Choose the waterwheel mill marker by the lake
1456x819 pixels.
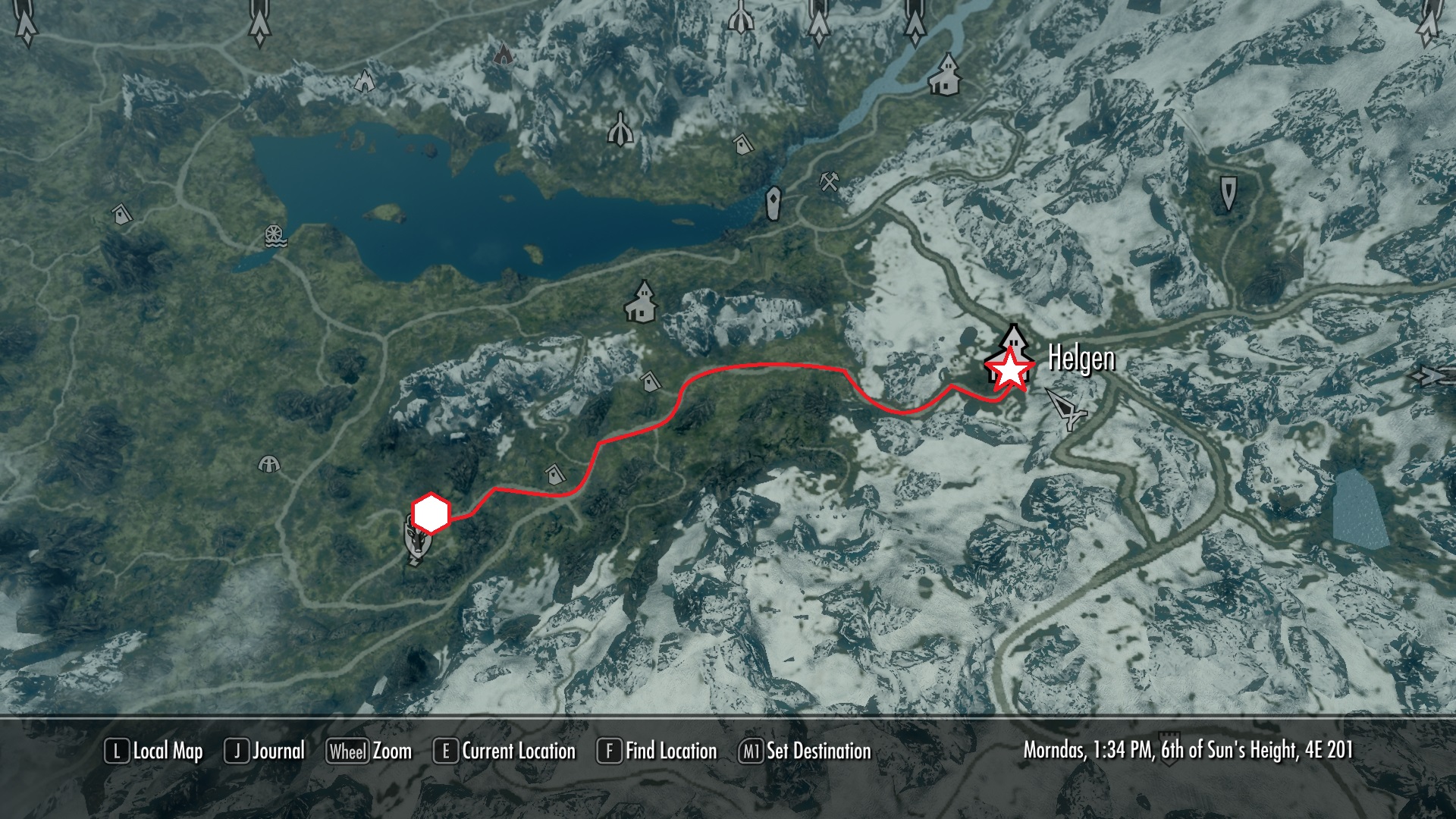275,237
